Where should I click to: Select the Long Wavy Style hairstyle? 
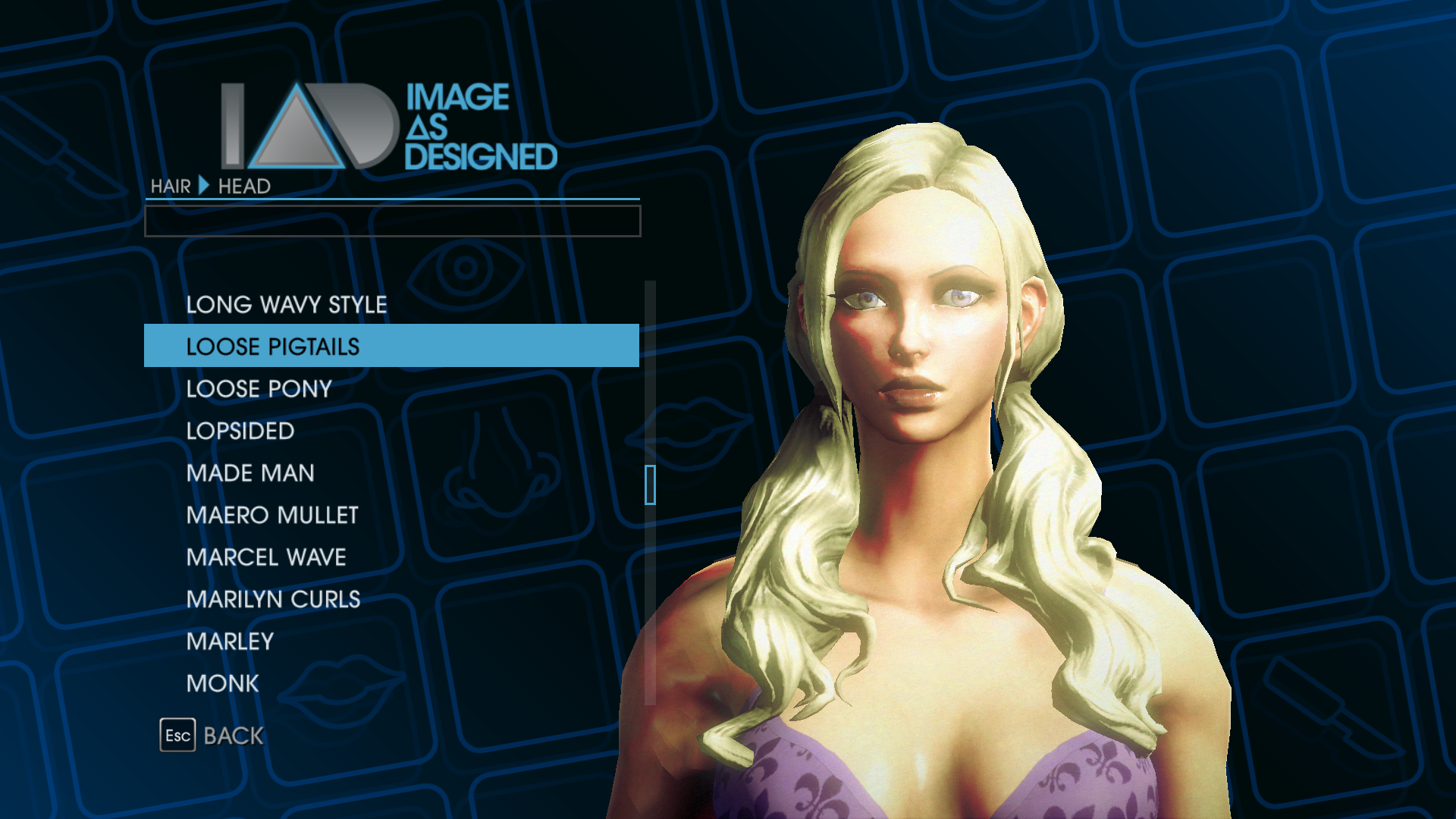pos(287,305)
